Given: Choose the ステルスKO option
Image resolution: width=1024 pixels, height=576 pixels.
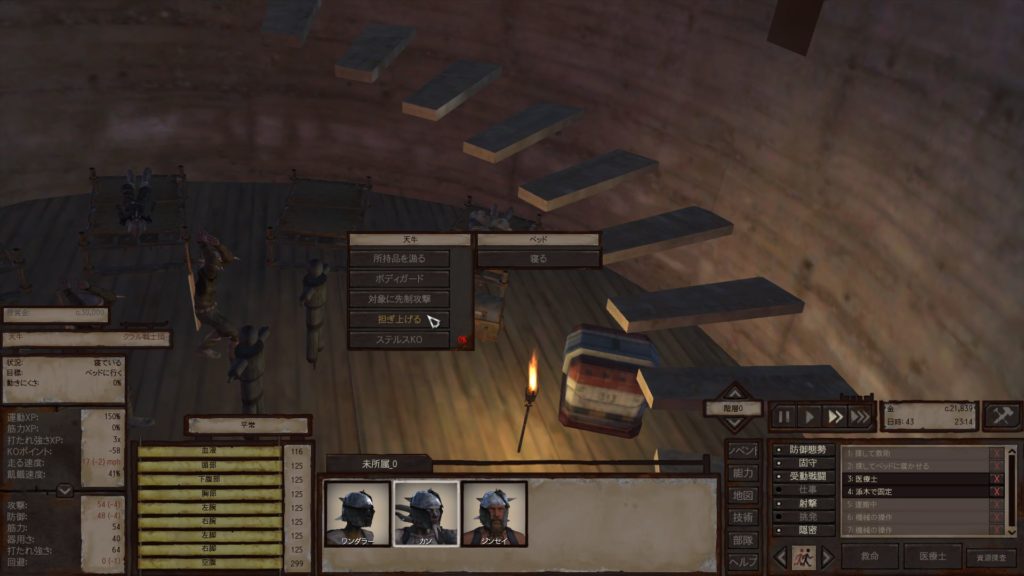Looking at the screenshot, I should click(400, 340).
